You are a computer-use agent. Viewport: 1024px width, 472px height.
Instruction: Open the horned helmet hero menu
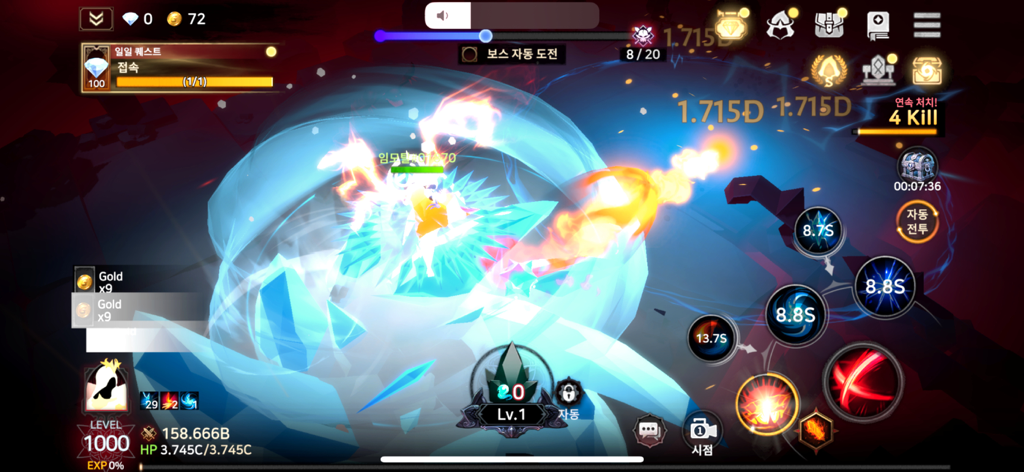780,25
